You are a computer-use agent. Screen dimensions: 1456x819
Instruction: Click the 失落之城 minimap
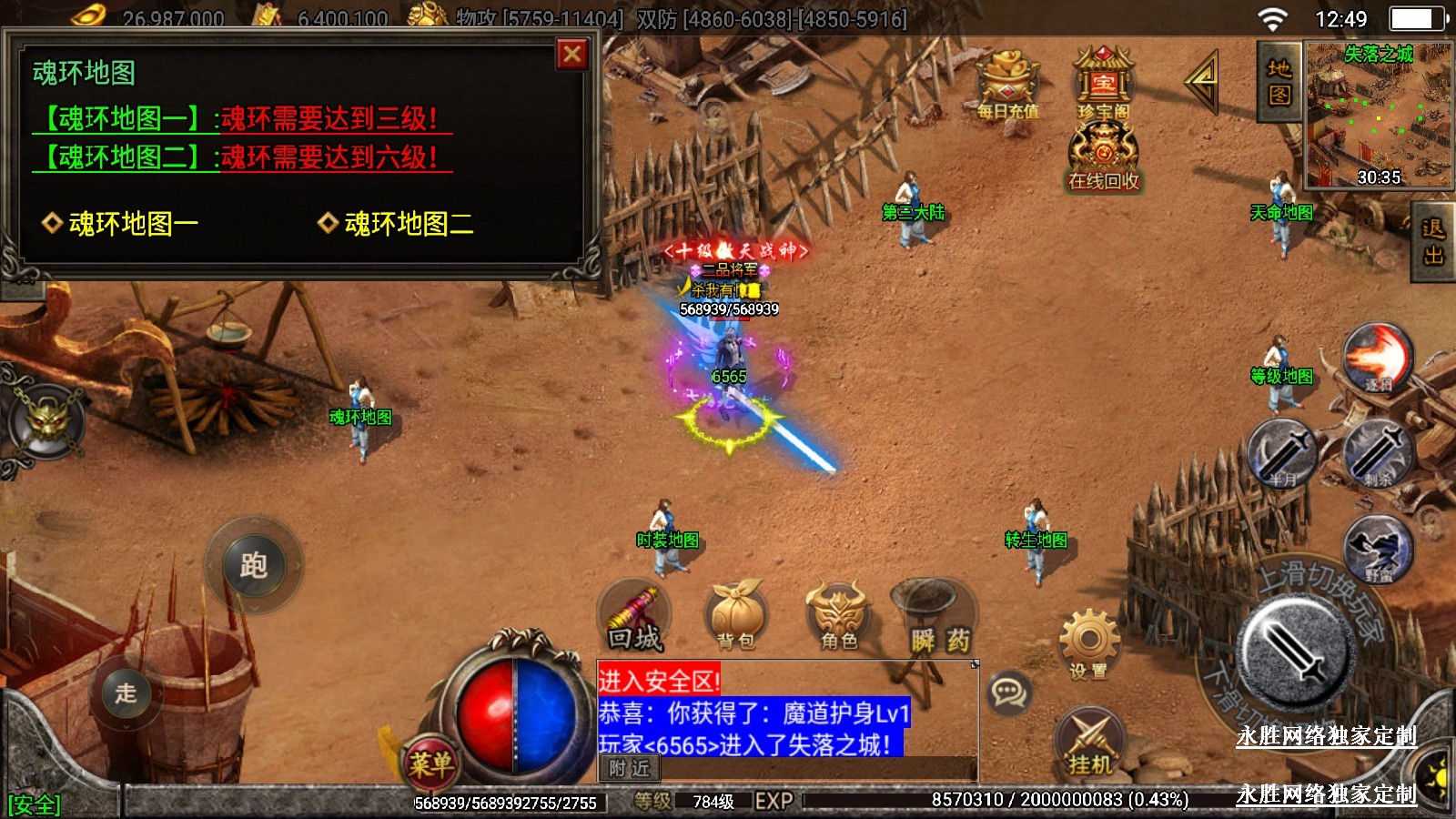1378,114
